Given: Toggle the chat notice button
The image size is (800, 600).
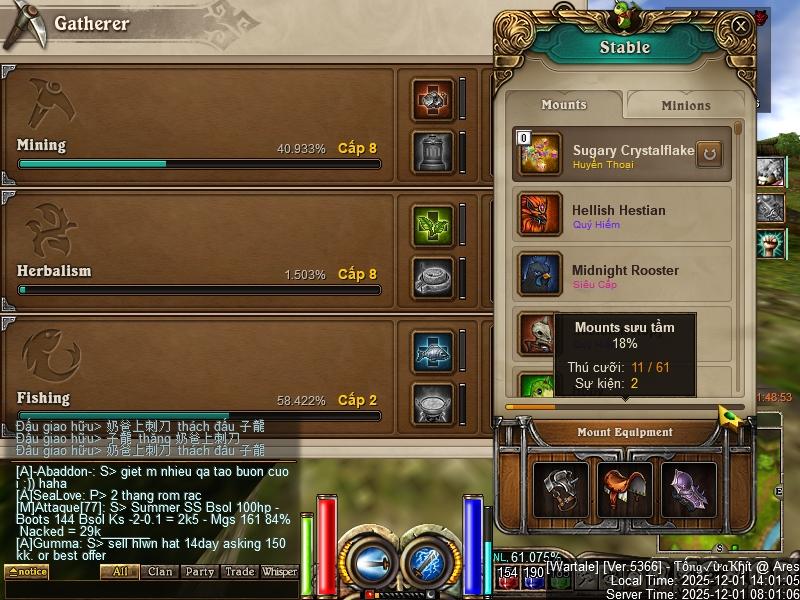Looking at the screenshot, I should click(26, 572).
